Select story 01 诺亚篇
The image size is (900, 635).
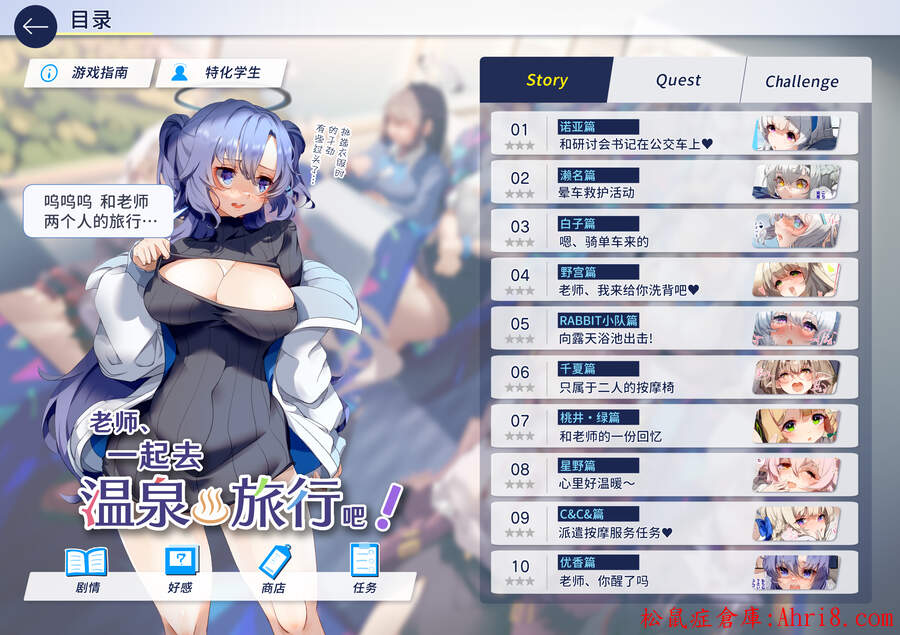pos(674,134)
